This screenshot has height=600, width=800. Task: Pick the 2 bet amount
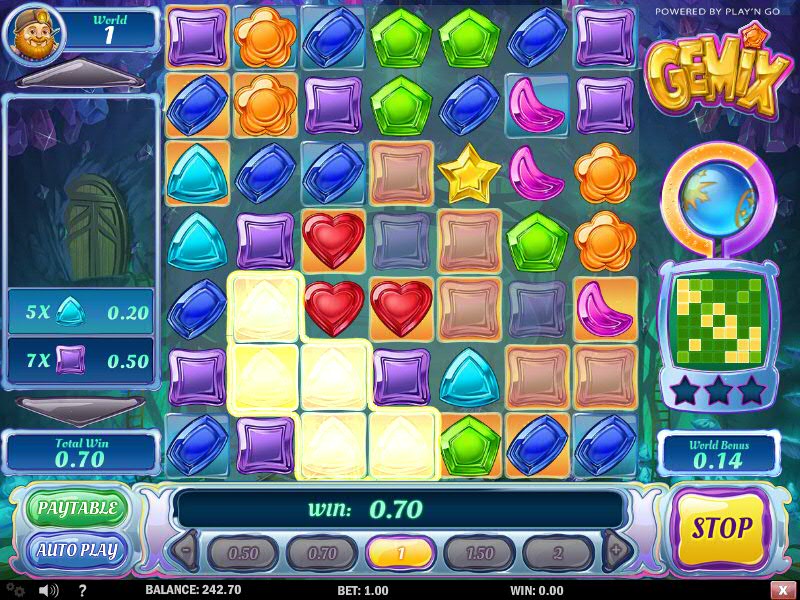click(559, 553)
